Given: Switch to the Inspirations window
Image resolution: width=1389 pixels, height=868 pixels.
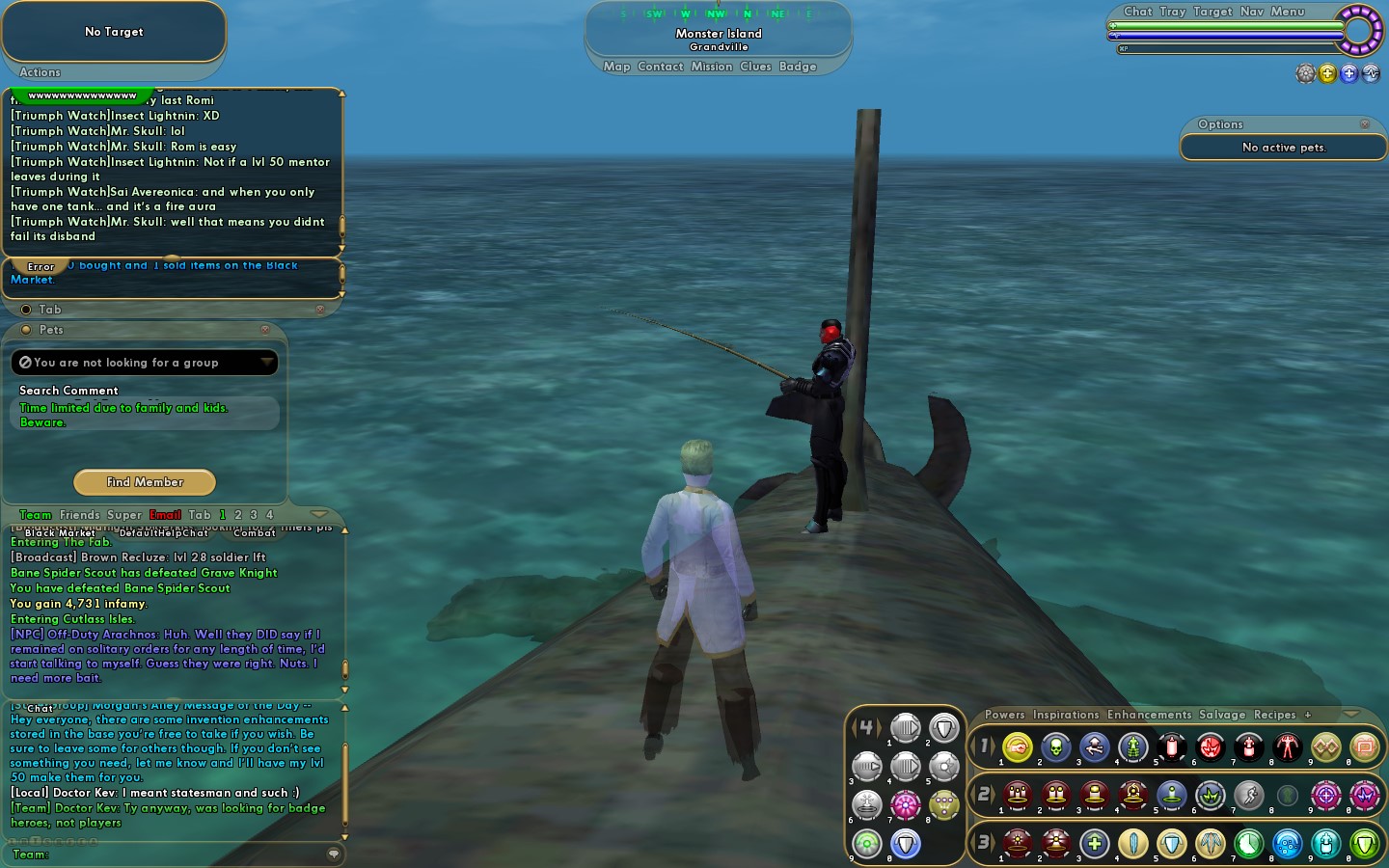Looking at the screenshot, I should (x=1066, y=715).
